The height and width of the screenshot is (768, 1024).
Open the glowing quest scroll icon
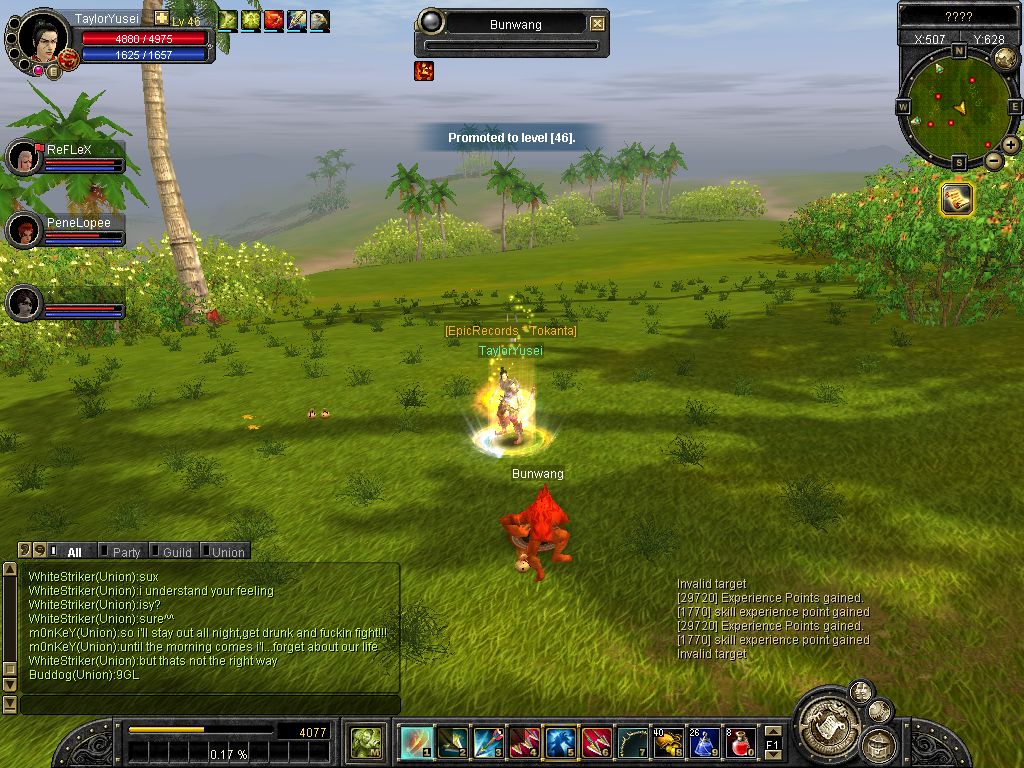pos(957,199)
